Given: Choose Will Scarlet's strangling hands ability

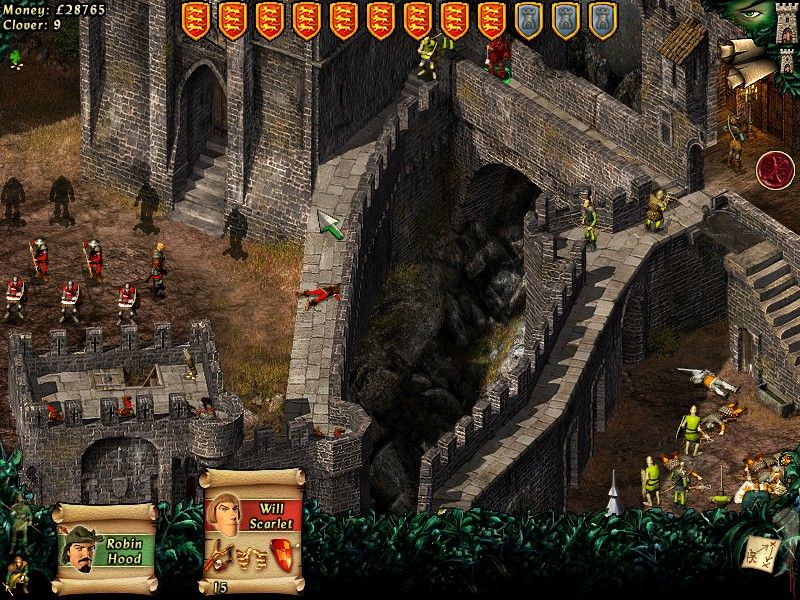Looking at the screenshot, I should (x=249, y=555).
